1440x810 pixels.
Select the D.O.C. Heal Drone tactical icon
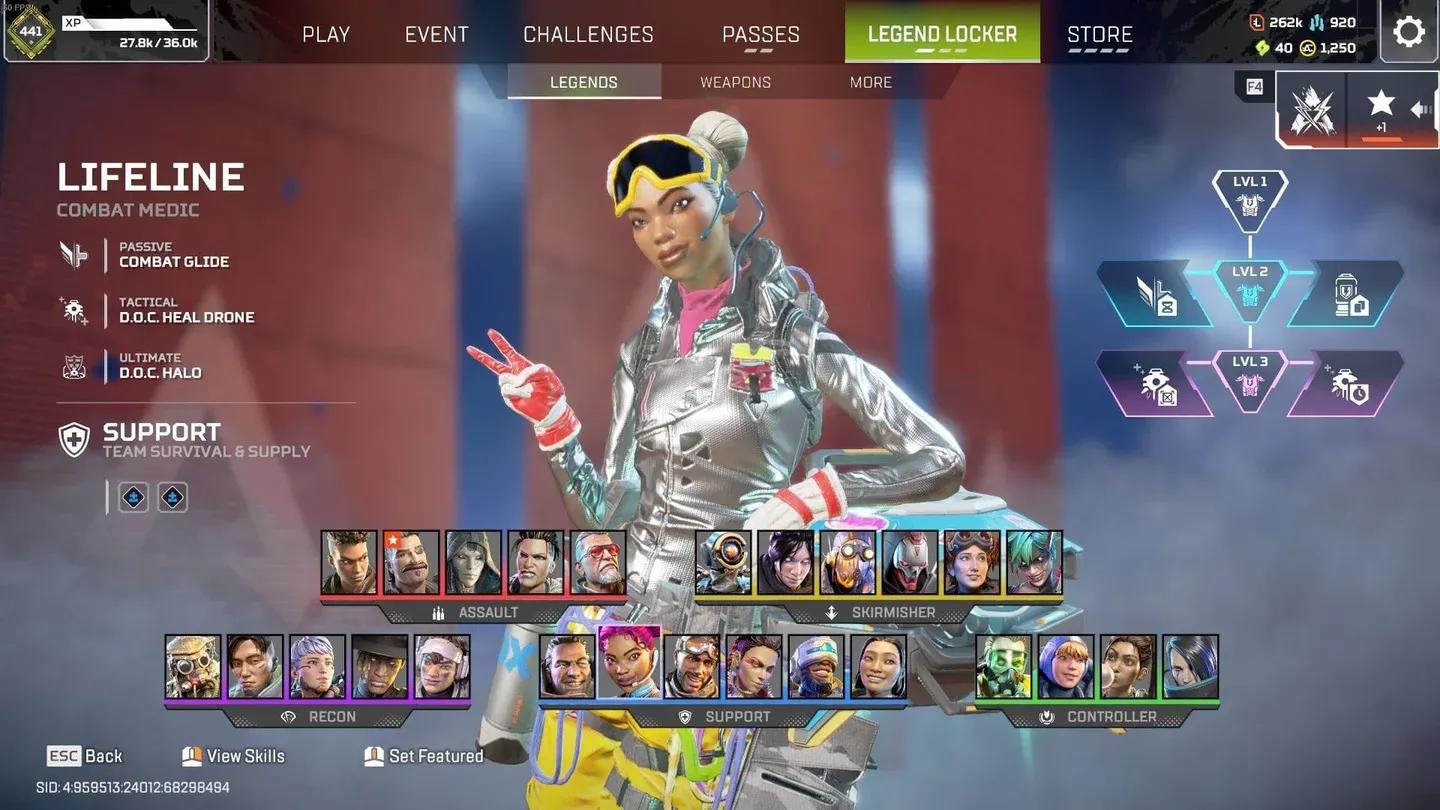[x=74, y=310]
